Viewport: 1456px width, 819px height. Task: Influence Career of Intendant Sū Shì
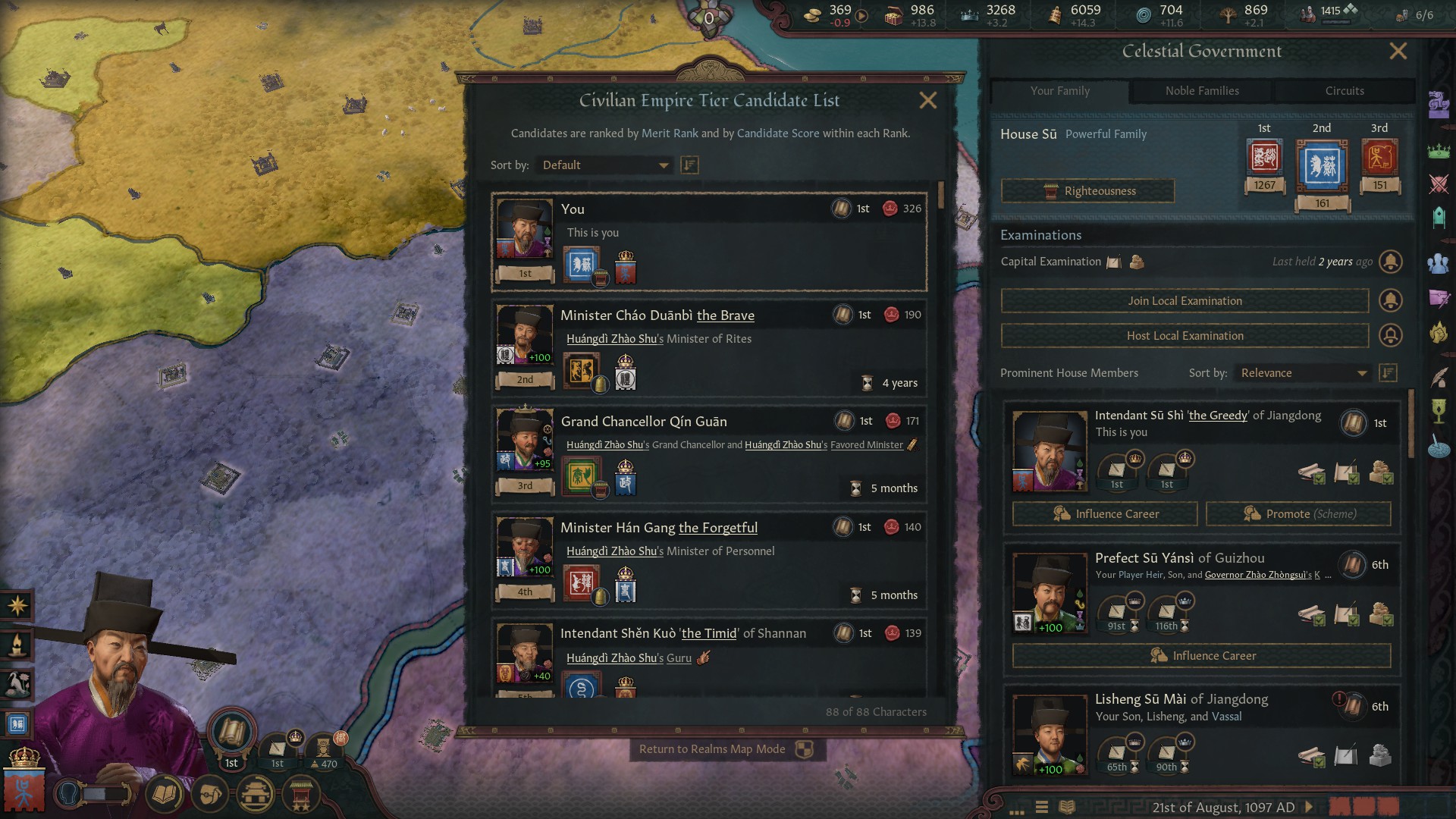point(1105,514)
